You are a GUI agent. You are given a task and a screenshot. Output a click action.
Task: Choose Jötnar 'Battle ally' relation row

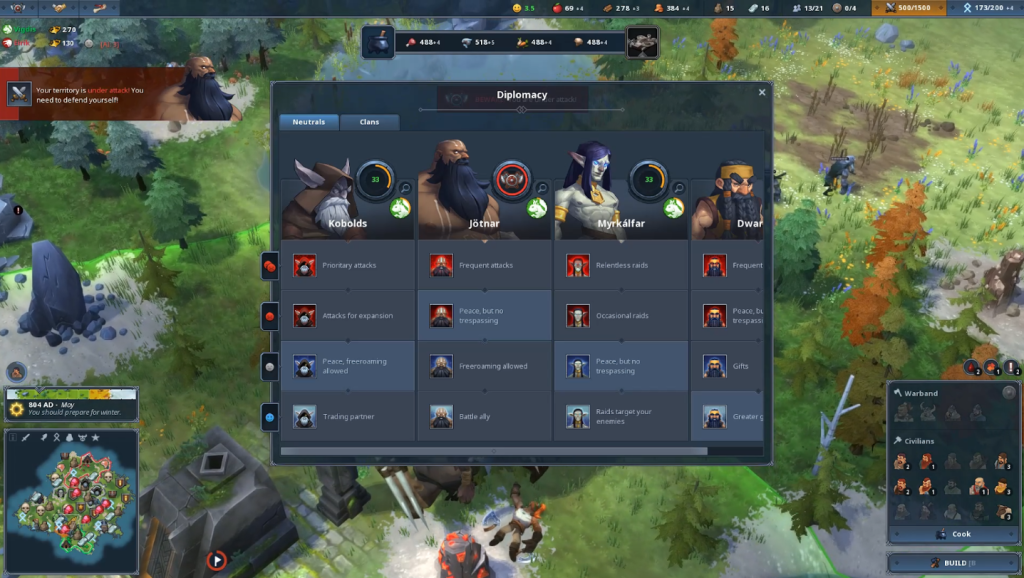pos(484,416)
